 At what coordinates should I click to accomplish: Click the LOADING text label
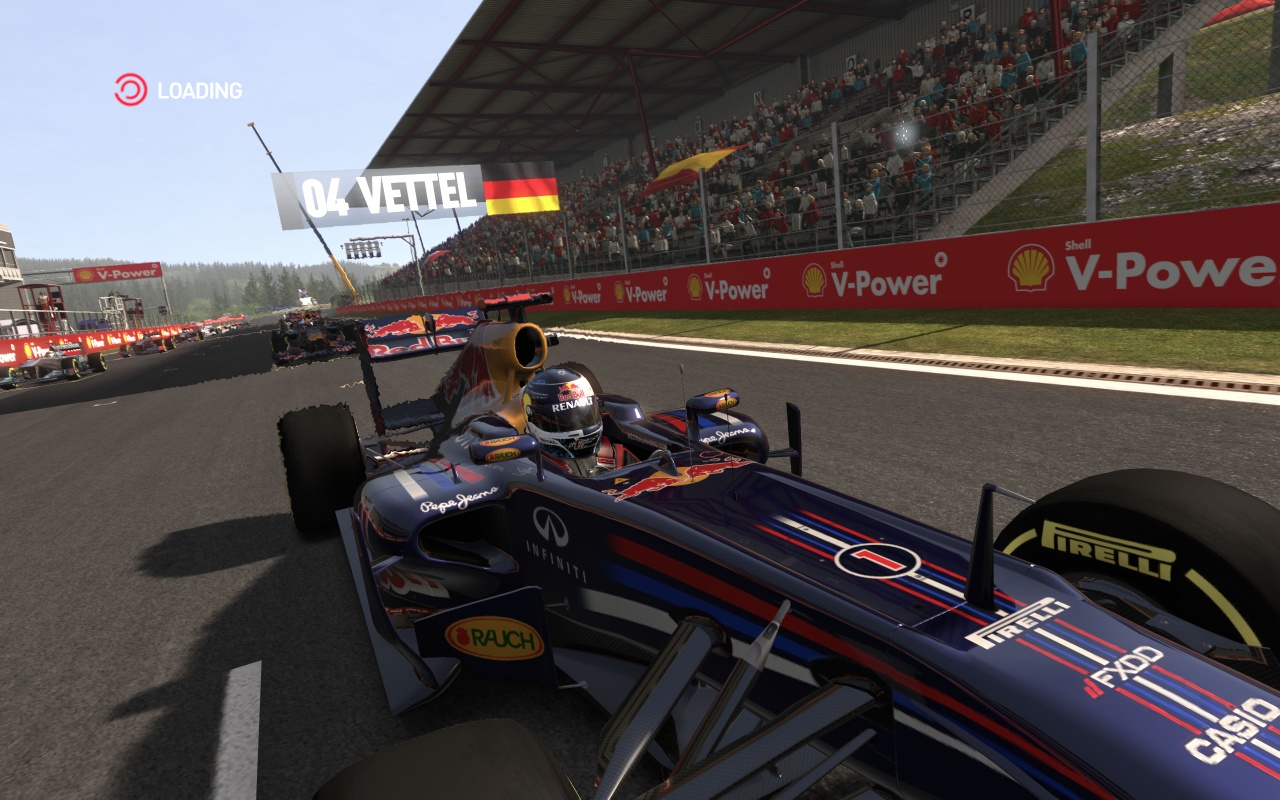point(198,91)
